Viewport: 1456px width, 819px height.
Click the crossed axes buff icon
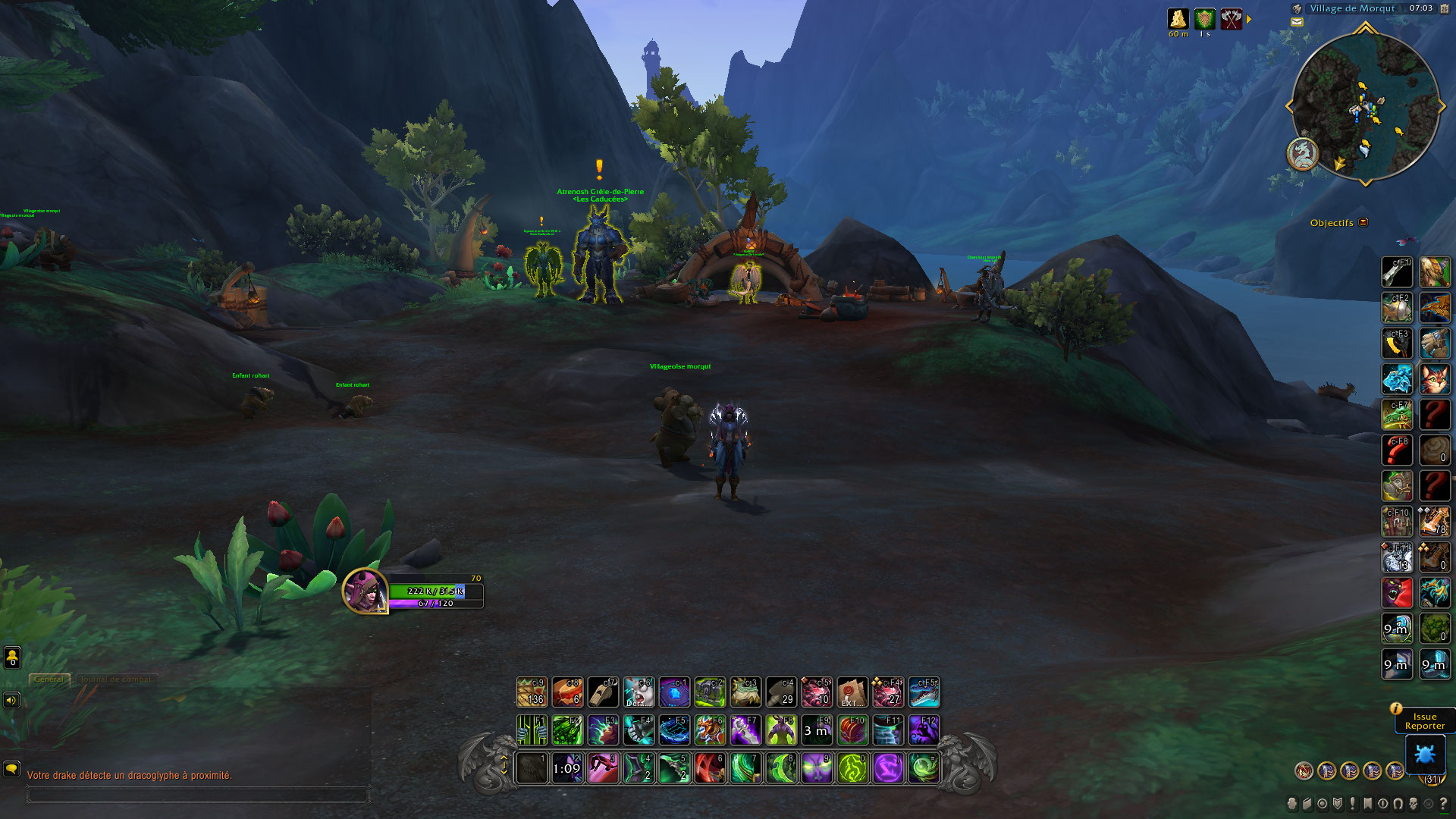point(1232,19)
